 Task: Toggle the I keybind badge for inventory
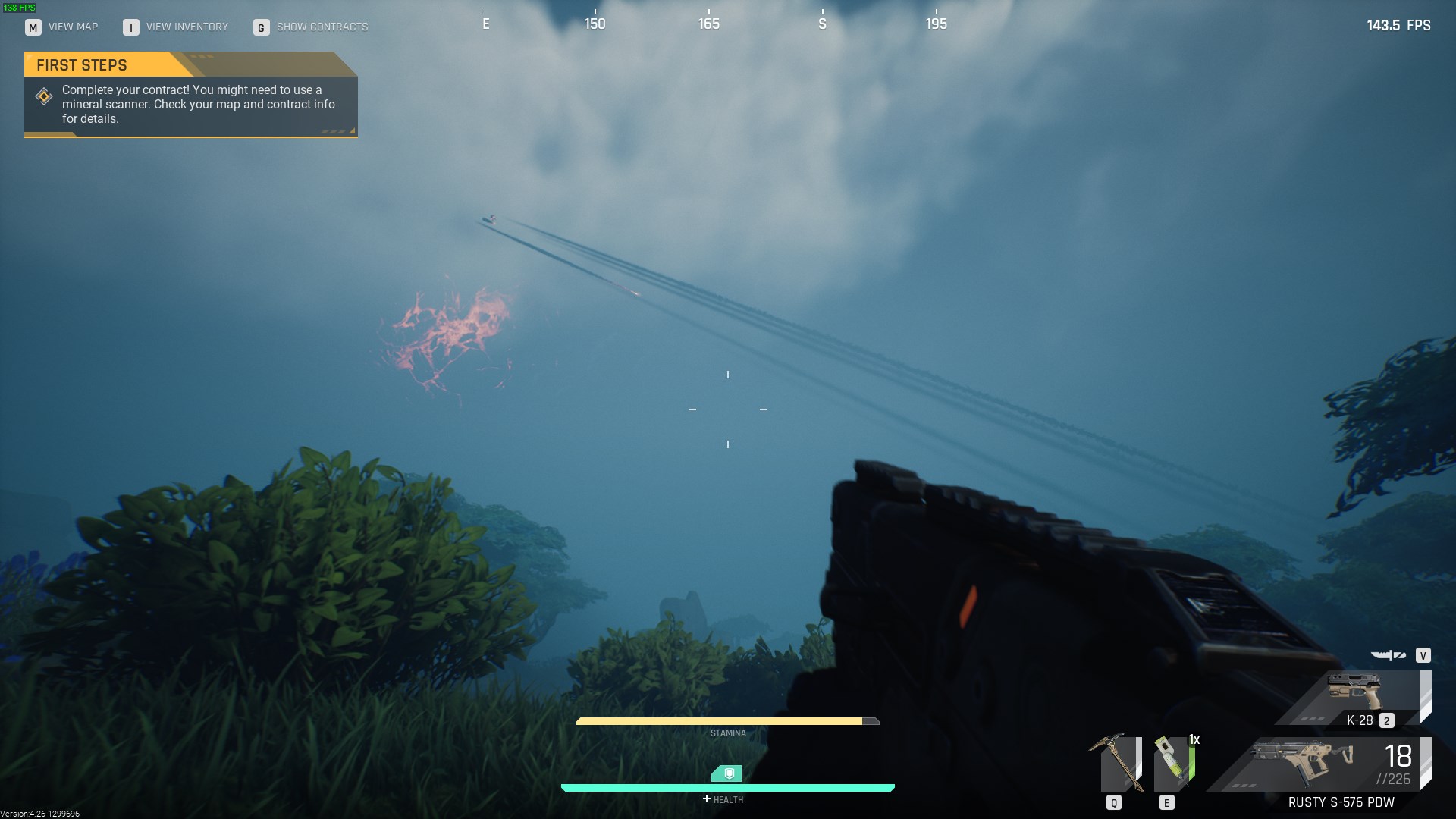130,27
